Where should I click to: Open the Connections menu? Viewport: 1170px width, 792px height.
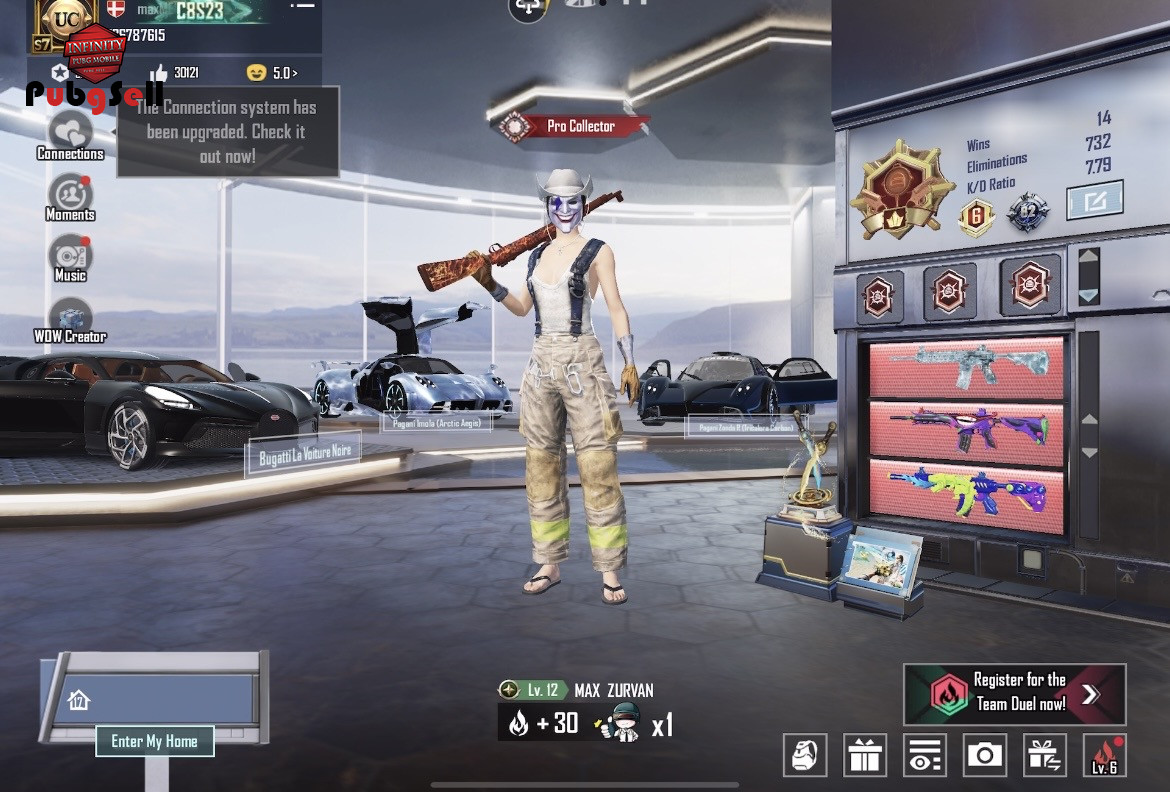click(x=70, y=135)
